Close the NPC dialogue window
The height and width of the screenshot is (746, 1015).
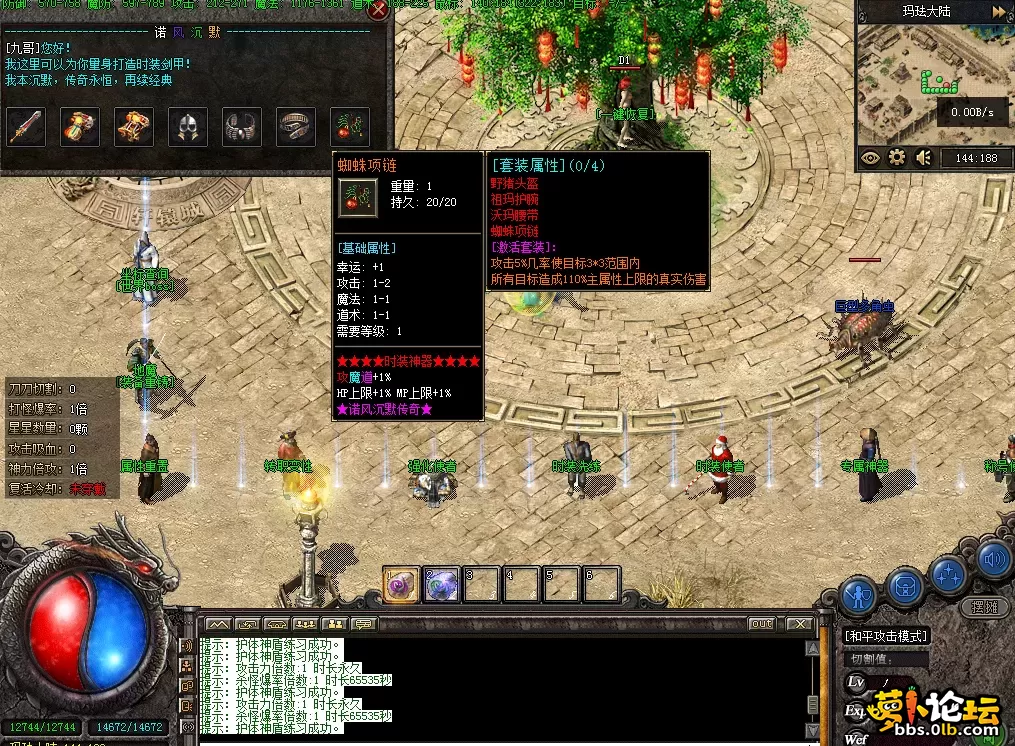378,12
